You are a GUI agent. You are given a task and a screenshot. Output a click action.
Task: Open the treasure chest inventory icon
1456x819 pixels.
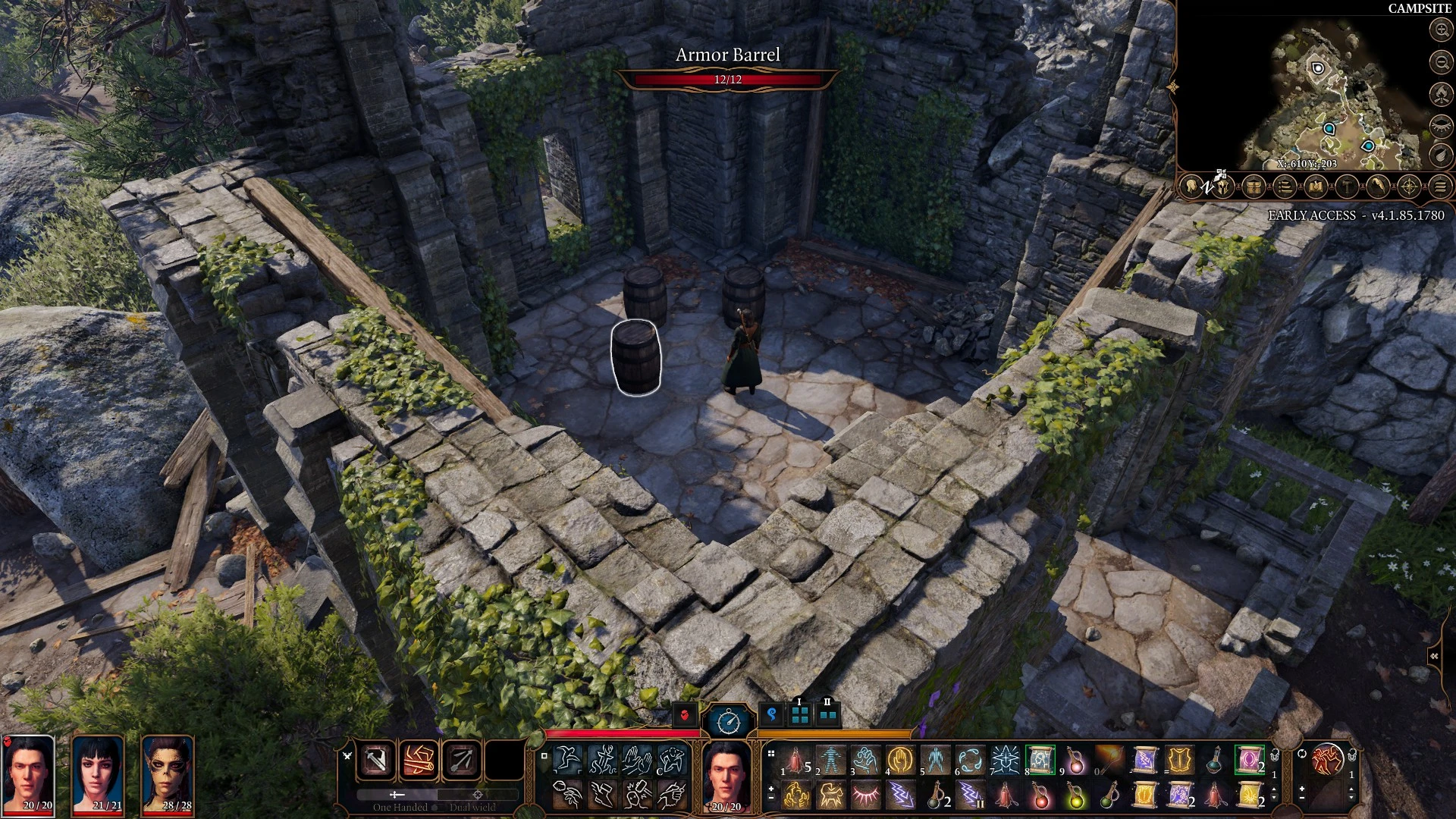tap(1253, 186)
